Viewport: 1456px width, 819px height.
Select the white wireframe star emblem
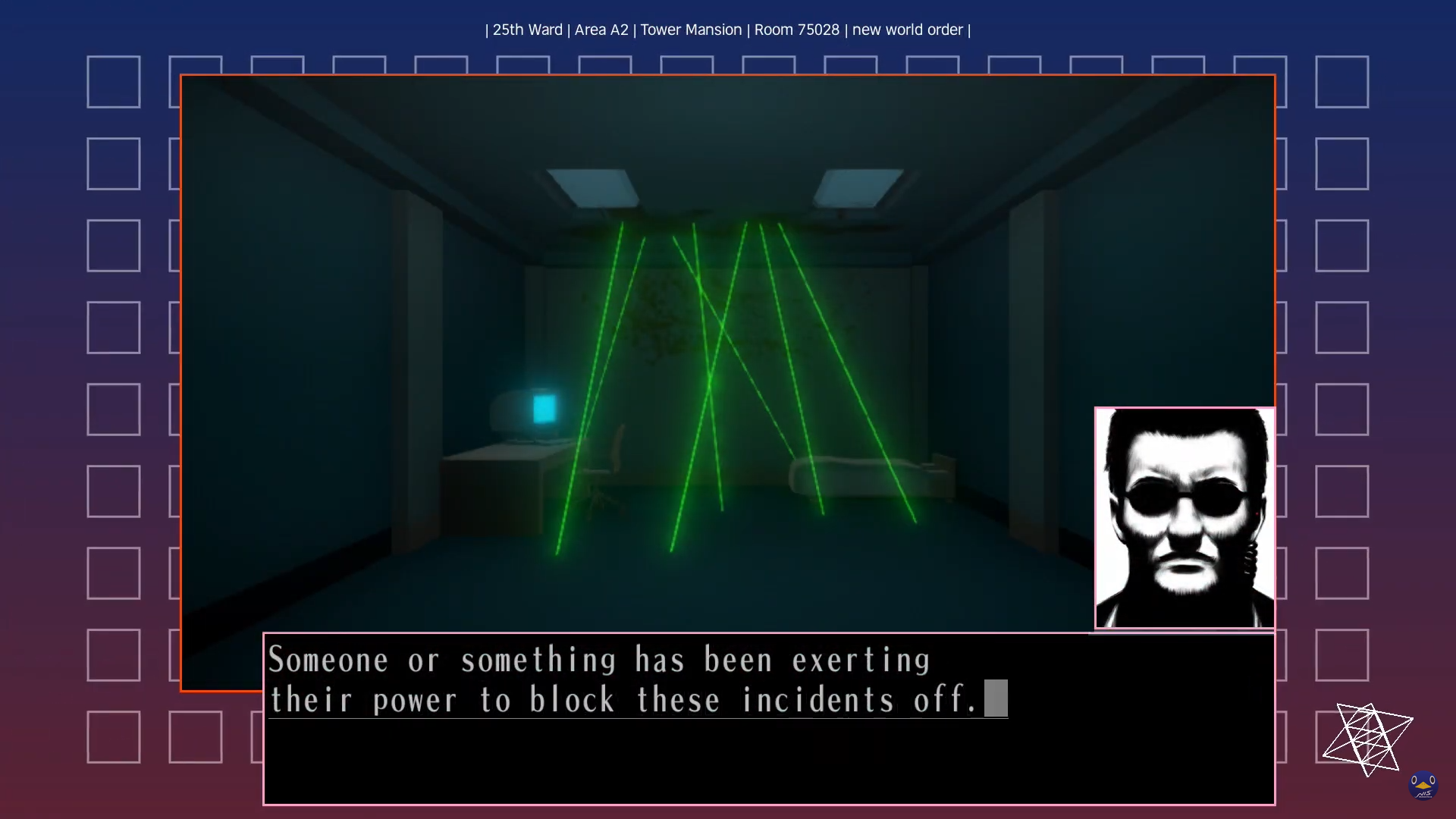(1369, 739)
